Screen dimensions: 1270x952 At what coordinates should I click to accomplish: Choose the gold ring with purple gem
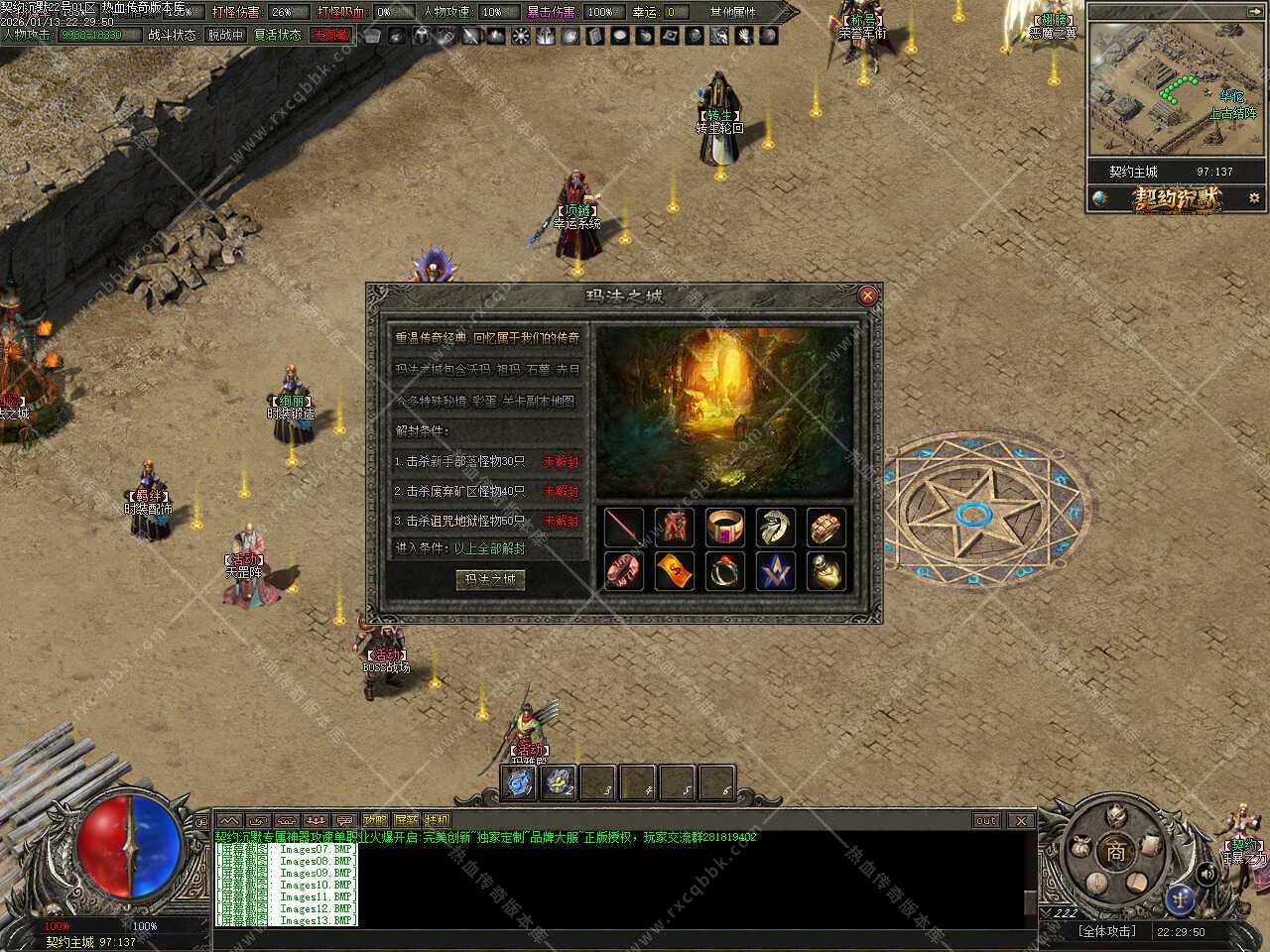click(725, 528)
